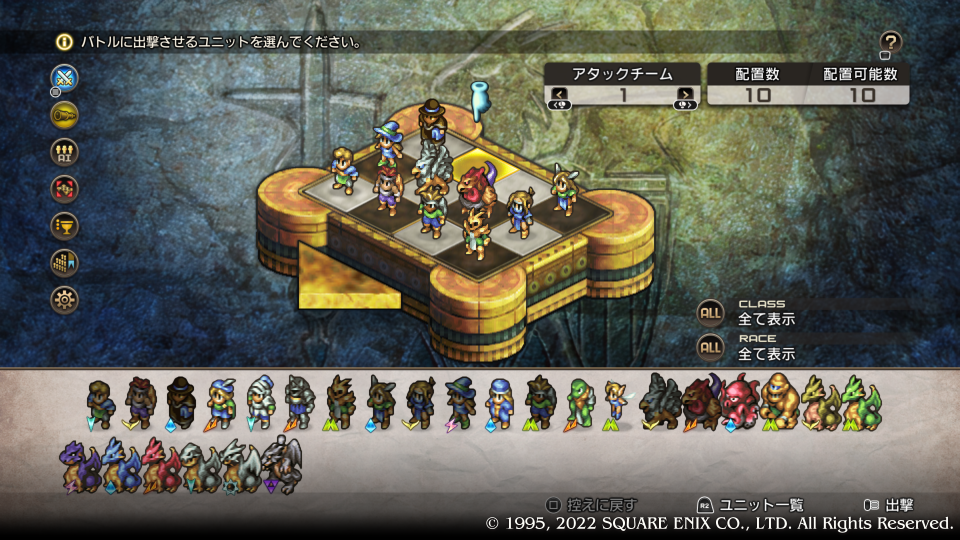
Task: Open the trophy list icon
Action: click(65, 225)
